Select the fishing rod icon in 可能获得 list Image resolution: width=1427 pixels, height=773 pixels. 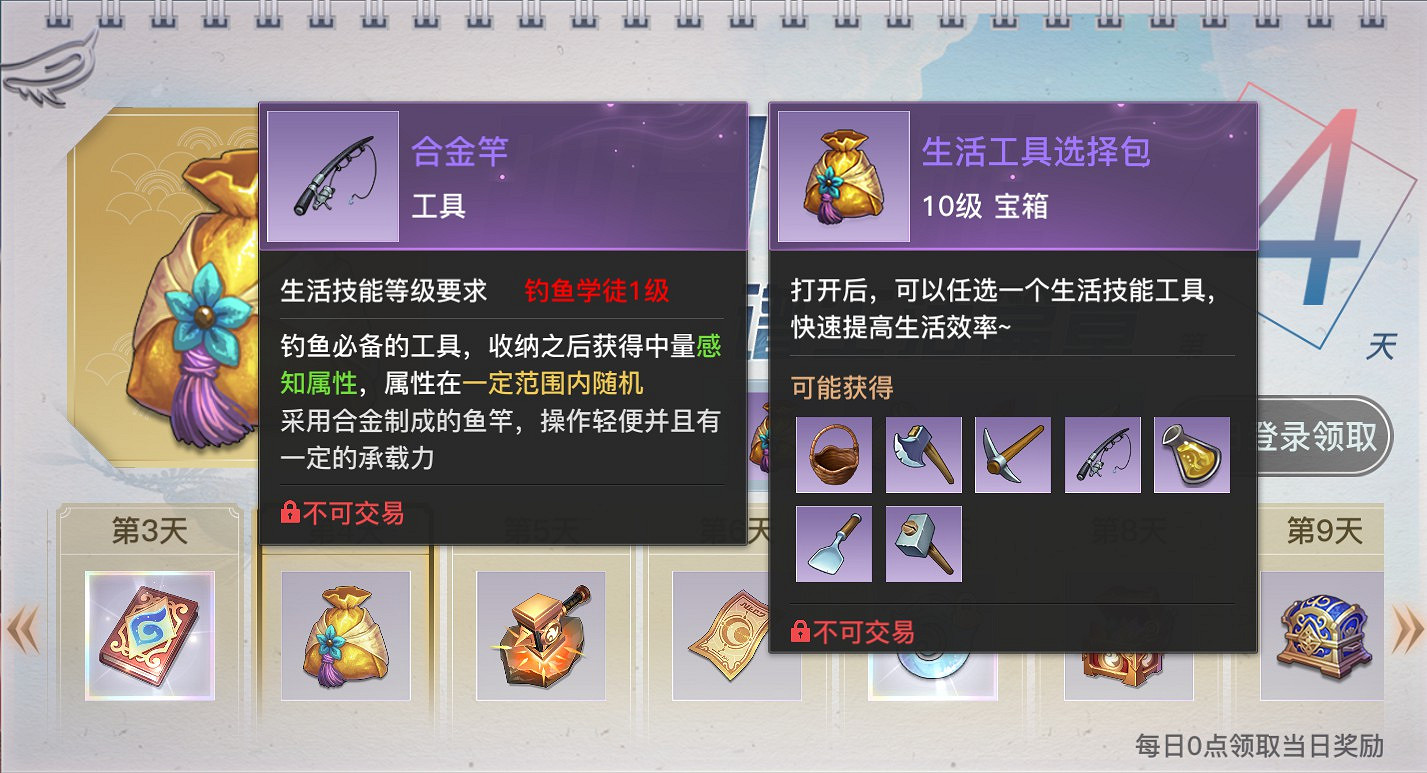pyautogui.click(x=1103, y=453)
